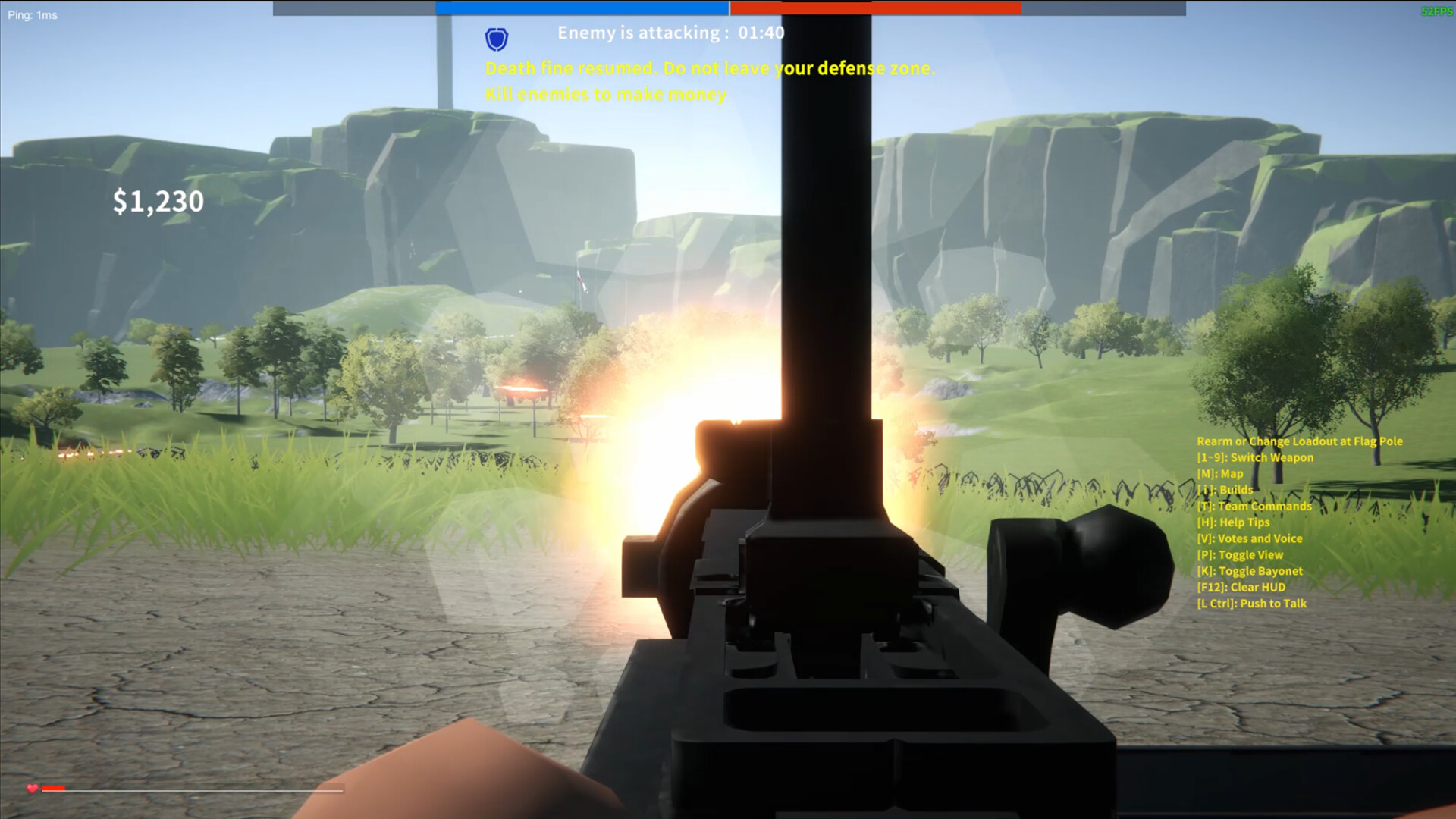Image resolution: width=1456 pixels, height=819 pixels.
Task: Expand the Push to Talk hint entry
Action: pos(1251,603)
